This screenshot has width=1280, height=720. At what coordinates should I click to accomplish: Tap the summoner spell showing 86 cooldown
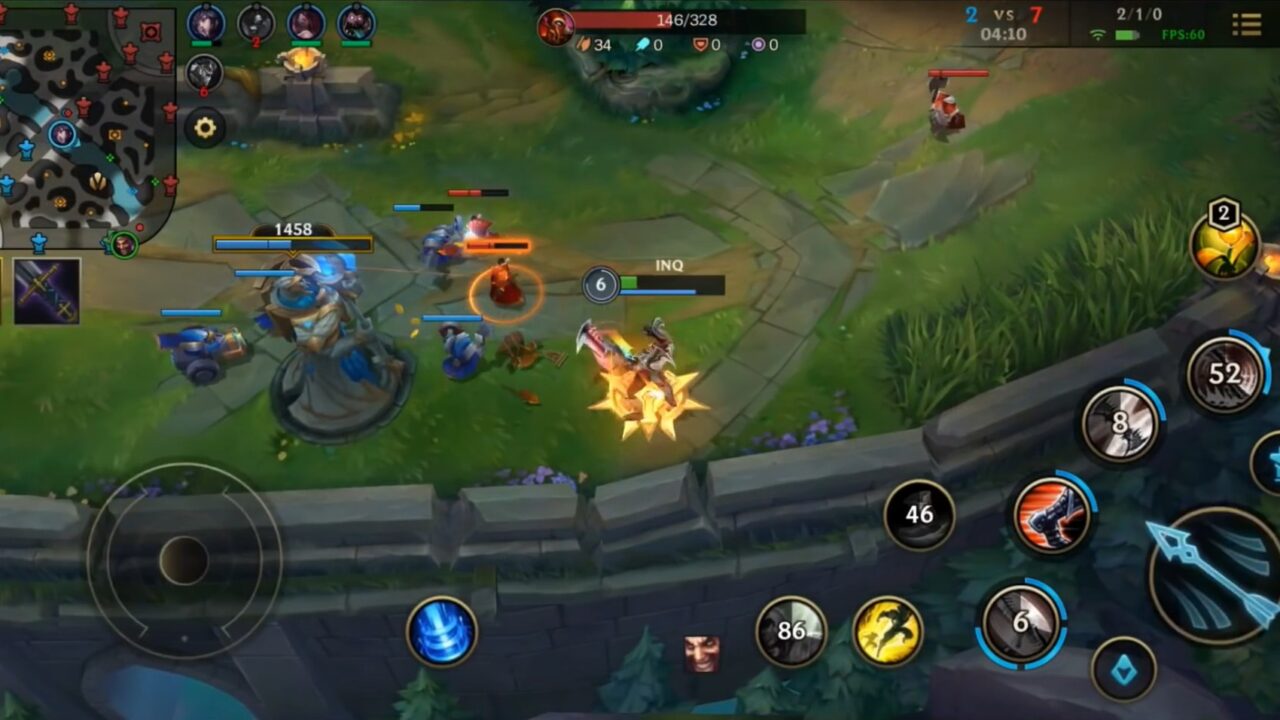[x=789, y=629]
